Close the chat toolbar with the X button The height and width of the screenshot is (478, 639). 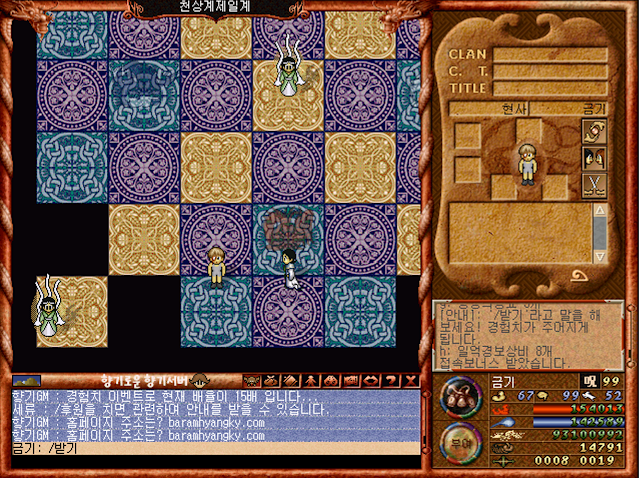click(x=412, y=380)
